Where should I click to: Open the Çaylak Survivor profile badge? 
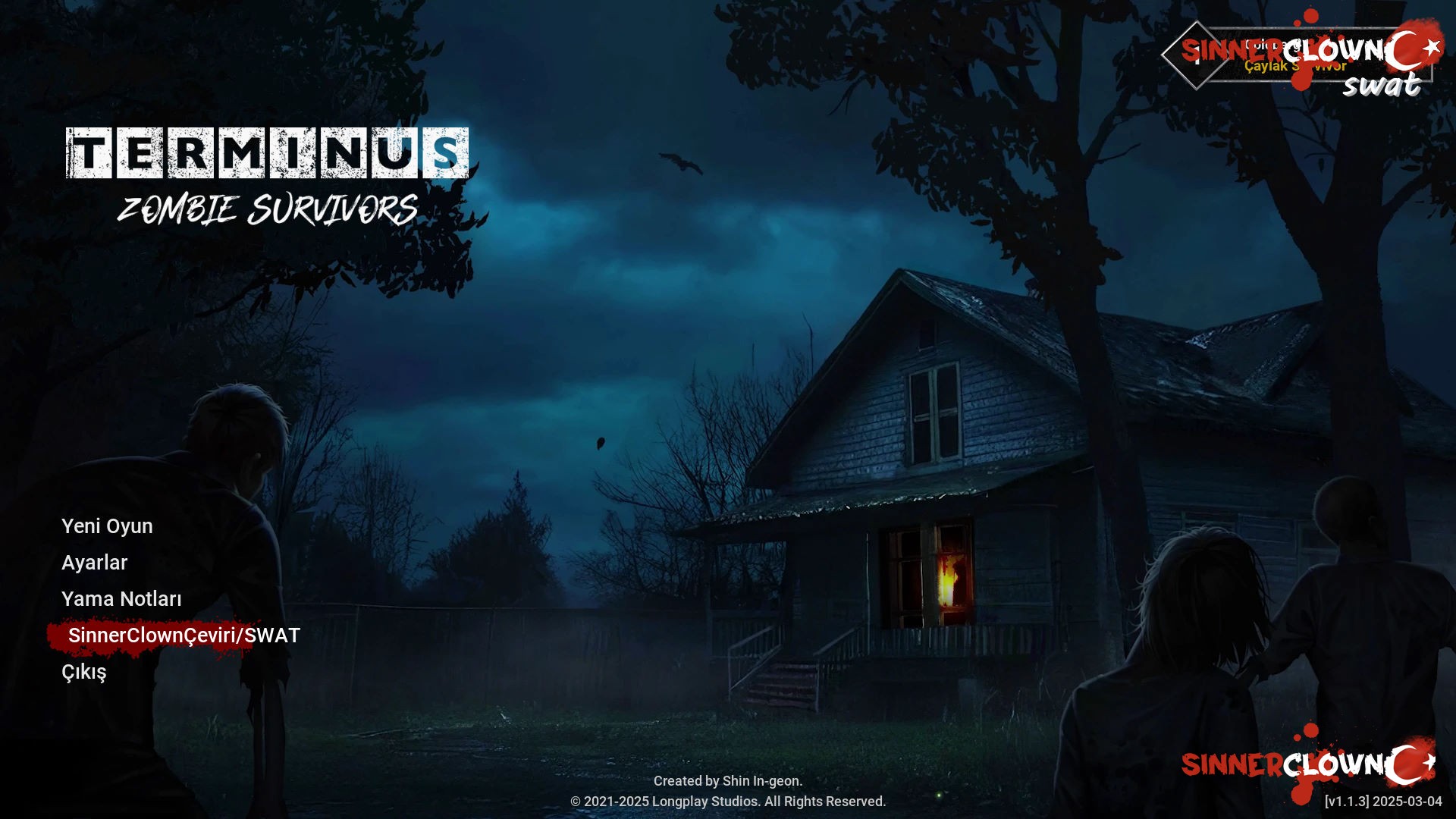pyautogui.click(x=1296, y=65)
